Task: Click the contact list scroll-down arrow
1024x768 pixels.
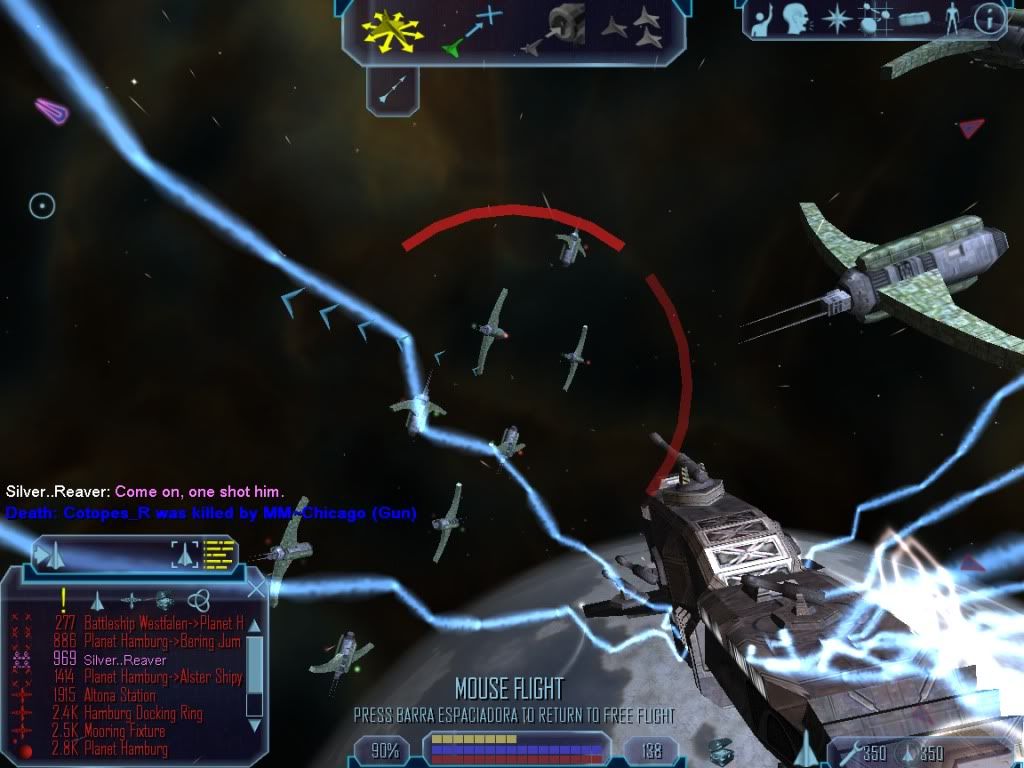Action: pos(255,723)
